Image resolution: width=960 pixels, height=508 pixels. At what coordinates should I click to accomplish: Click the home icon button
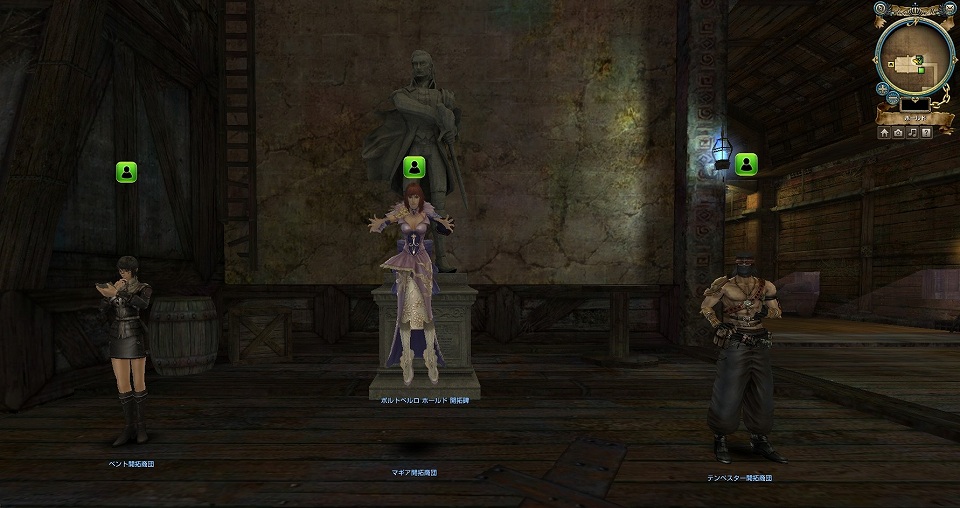click(x=885, y=132)
